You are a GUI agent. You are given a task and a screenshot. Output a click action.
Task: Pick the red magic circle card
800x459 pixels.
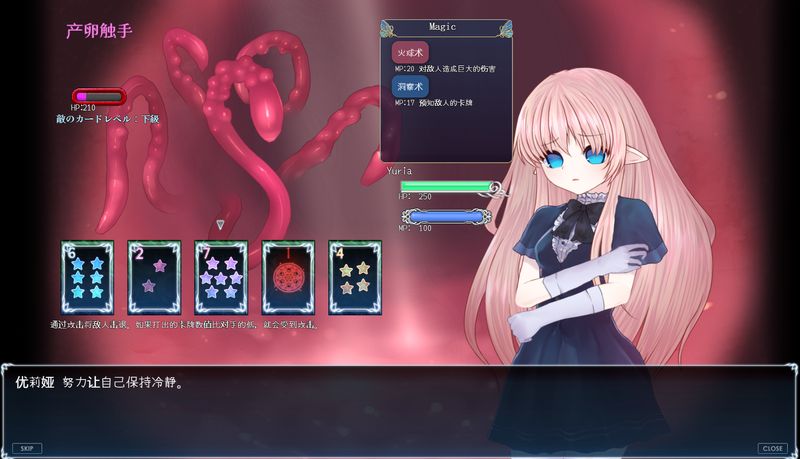pyautogui.click(x=287, y=278)
